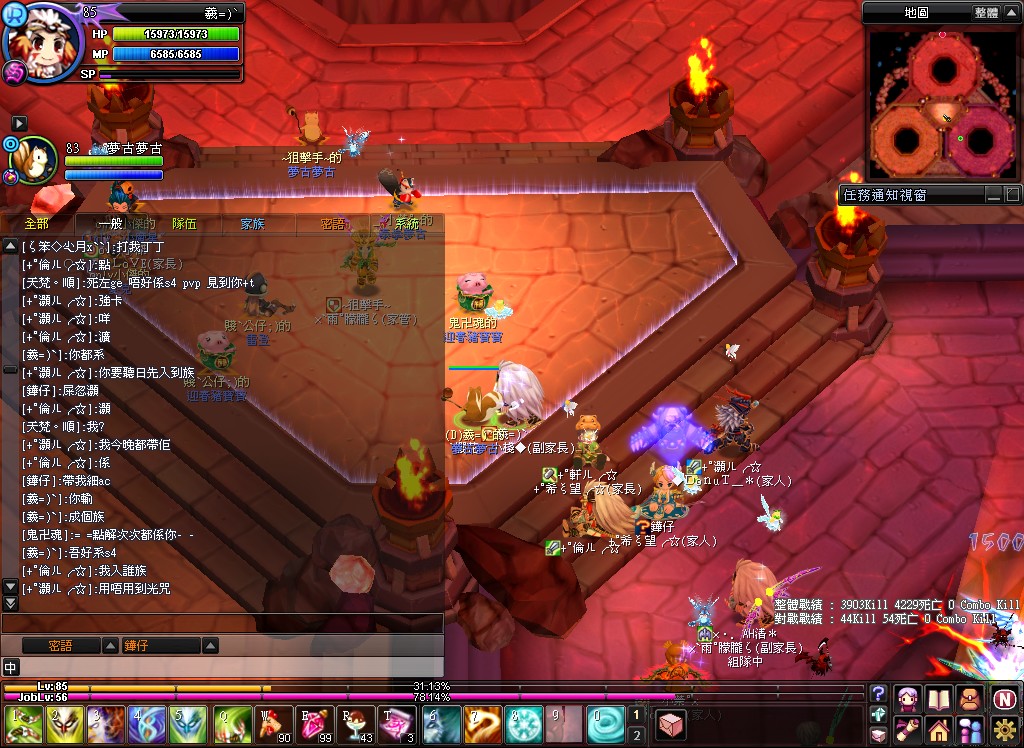Click the red N button

coord(1005,698)
